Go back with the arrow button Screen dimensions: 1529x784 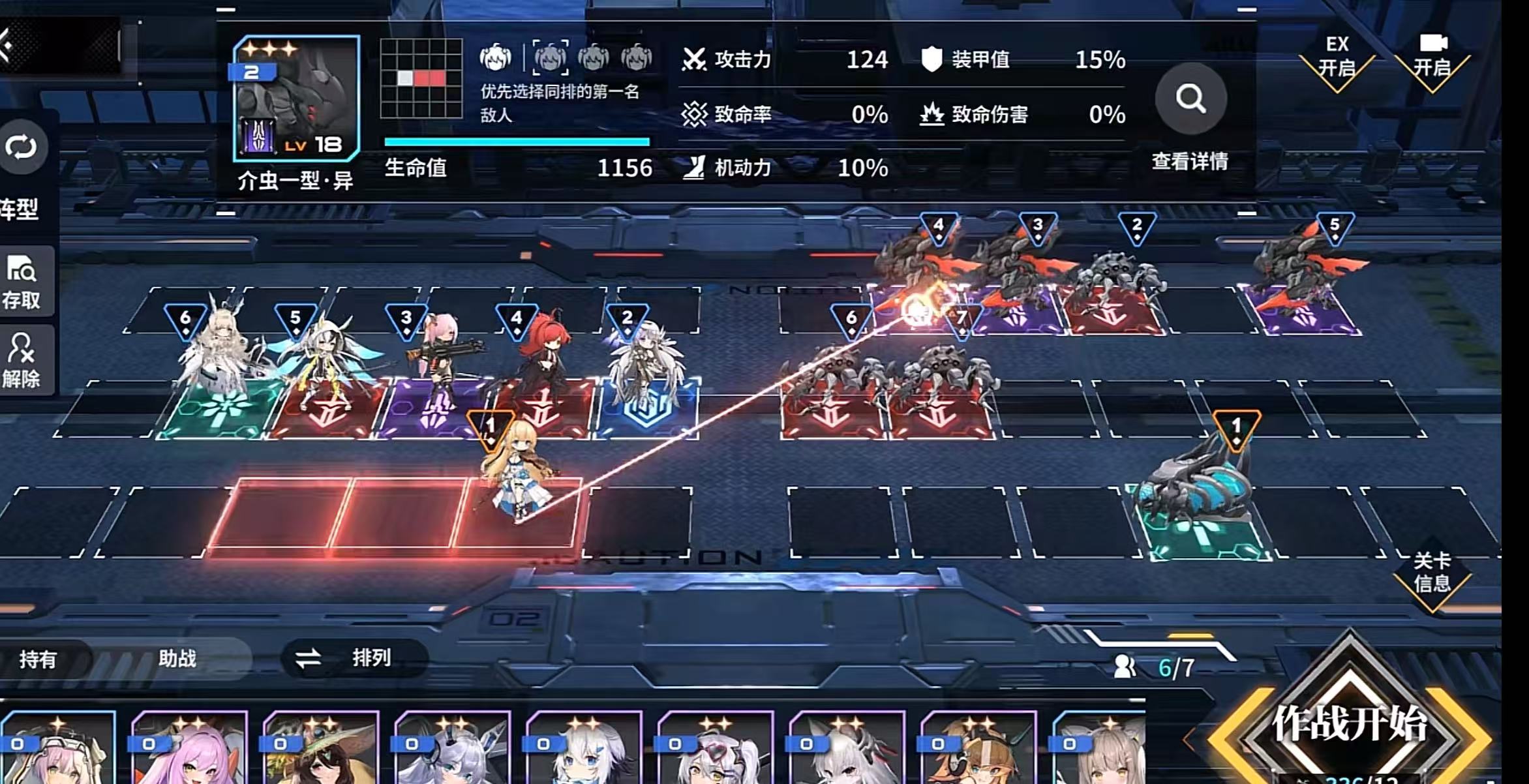(9, 46)
